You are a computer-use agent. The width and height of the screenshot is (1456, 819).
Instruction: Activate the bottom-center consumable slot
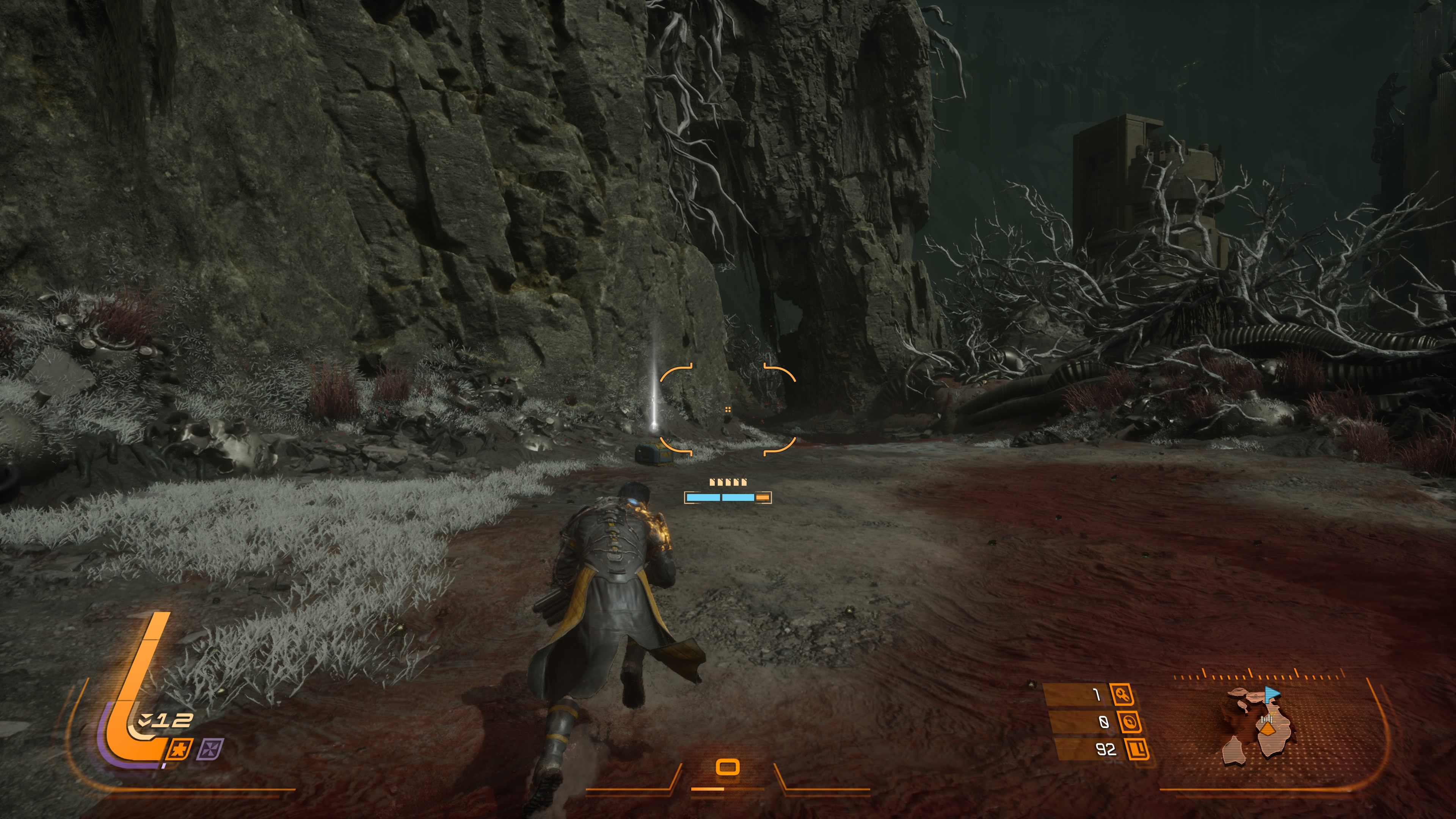(728, 767)
